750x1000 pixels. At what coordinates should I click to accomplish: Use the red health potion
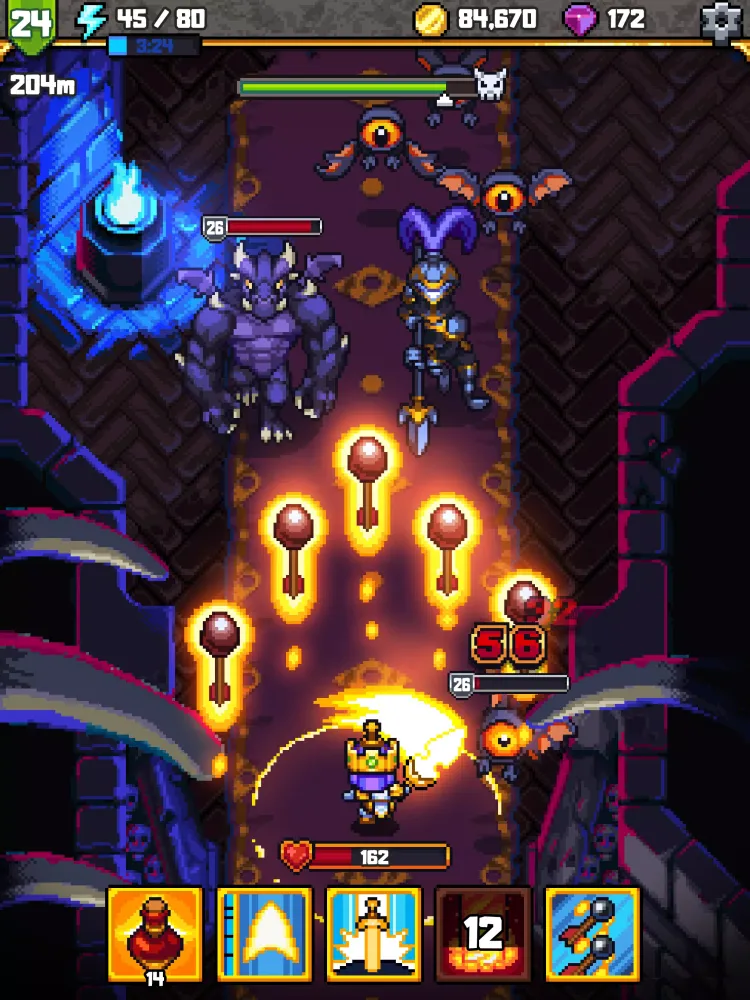tap(155, 933)
